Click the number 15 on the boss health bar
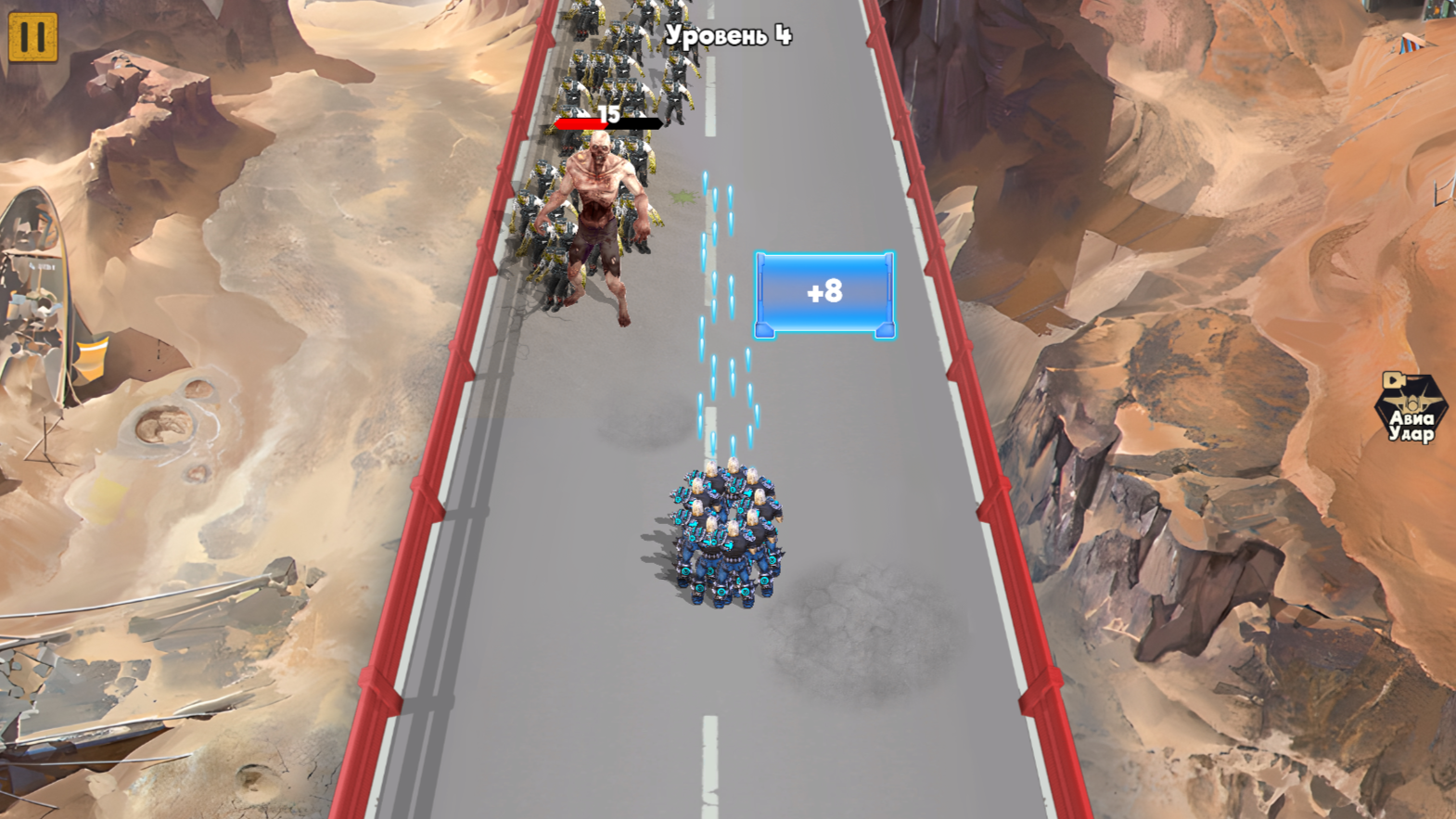 pos(608,113)
